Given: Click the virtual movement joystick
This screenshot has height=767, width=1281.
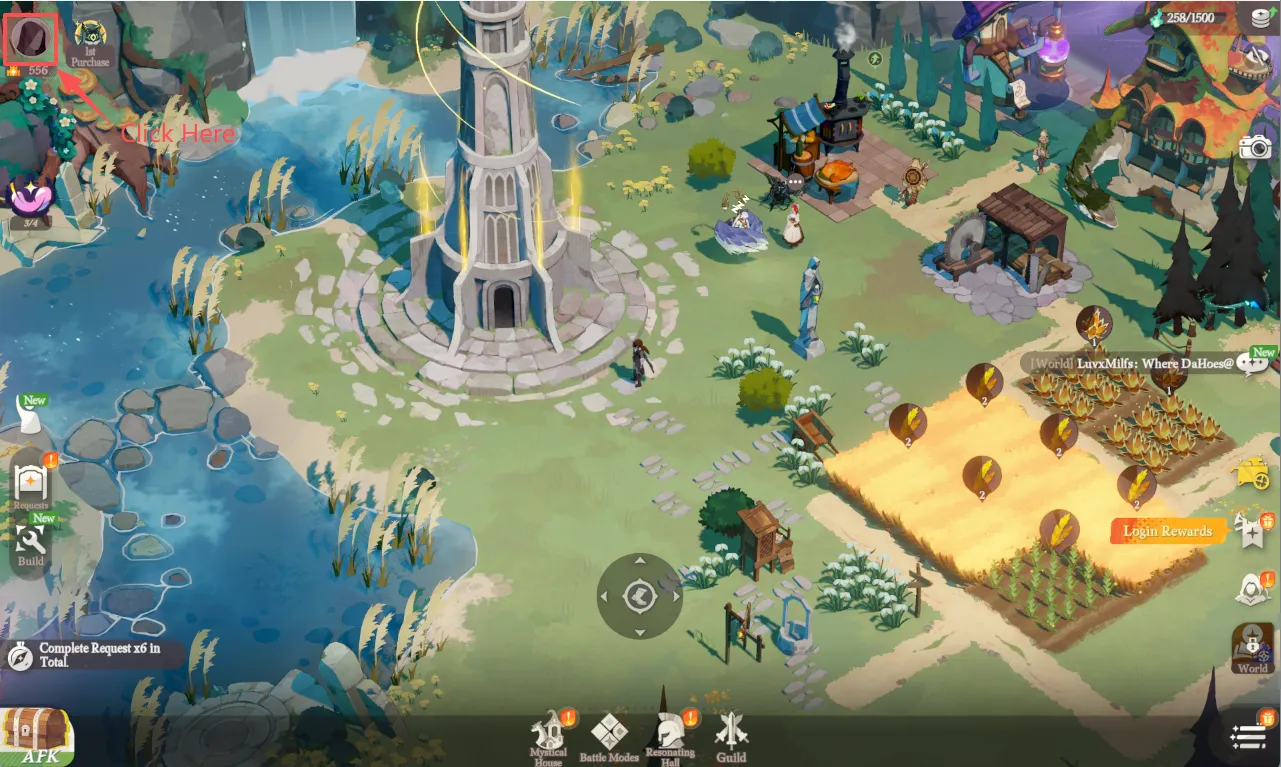Looking at the screenshot, I should pyautogui.click(x=639, y=597).
